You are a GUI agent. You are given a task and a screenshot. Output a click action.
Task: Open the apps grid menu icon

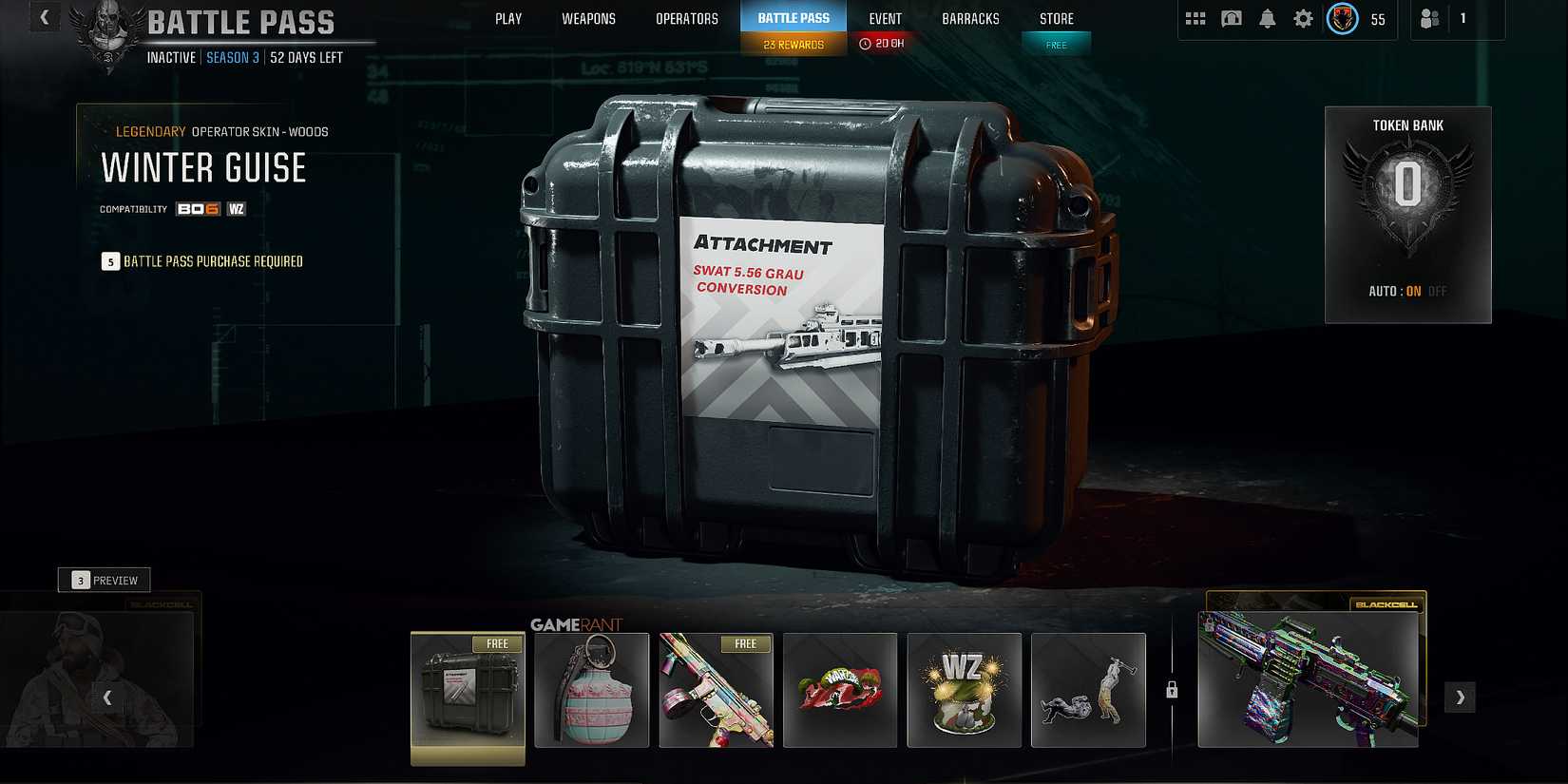click(1195, 18)
